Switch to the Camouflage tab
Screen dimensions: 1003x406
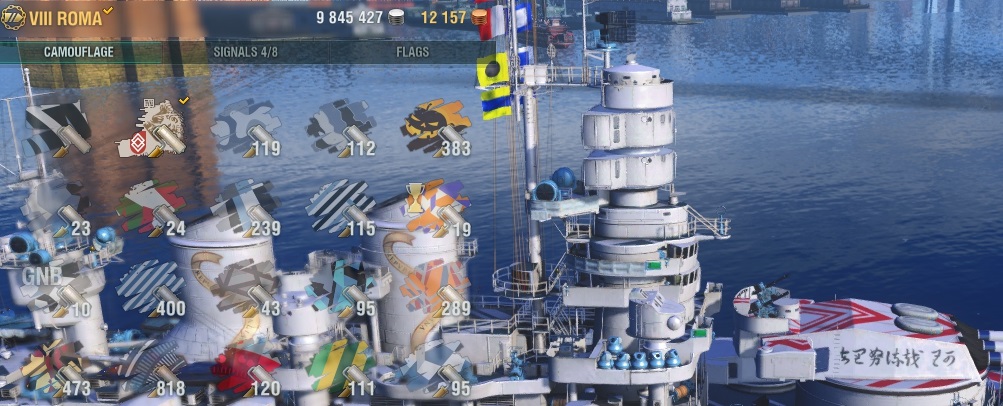77,51
